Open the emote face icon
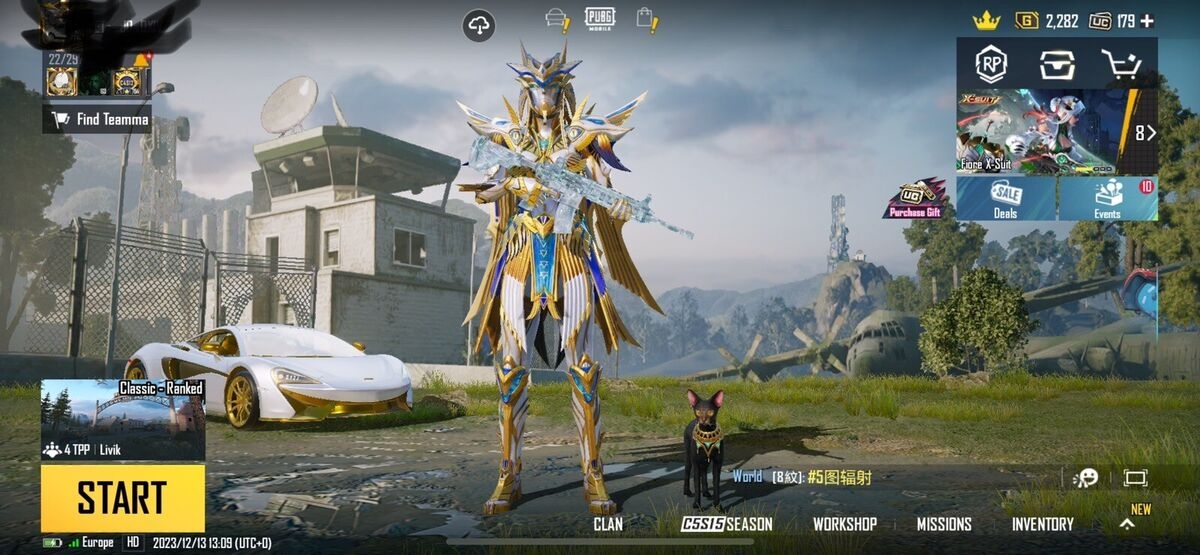 tap(1085, 478)
